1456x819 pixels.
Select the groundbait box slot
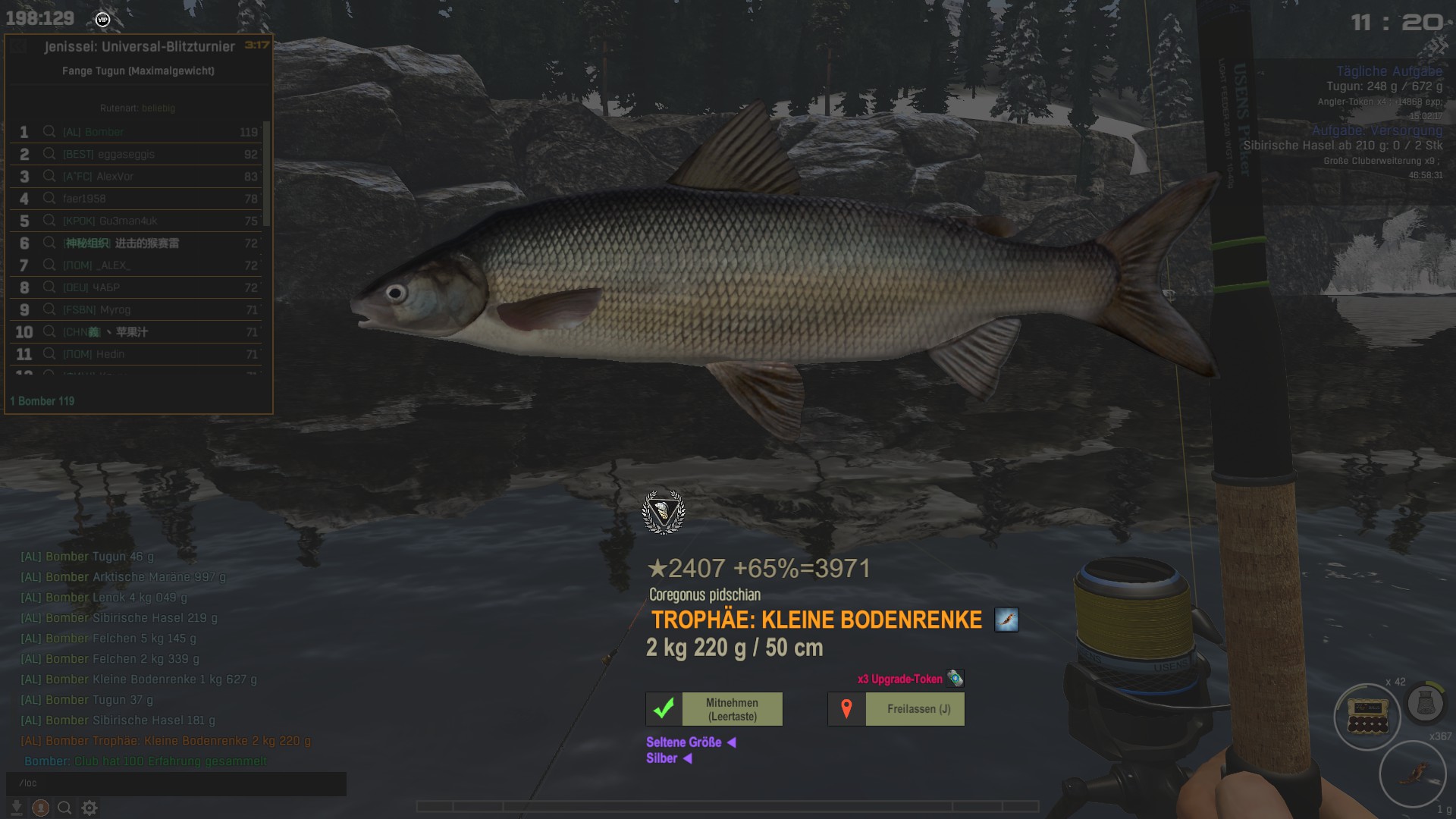[1367, 717]
